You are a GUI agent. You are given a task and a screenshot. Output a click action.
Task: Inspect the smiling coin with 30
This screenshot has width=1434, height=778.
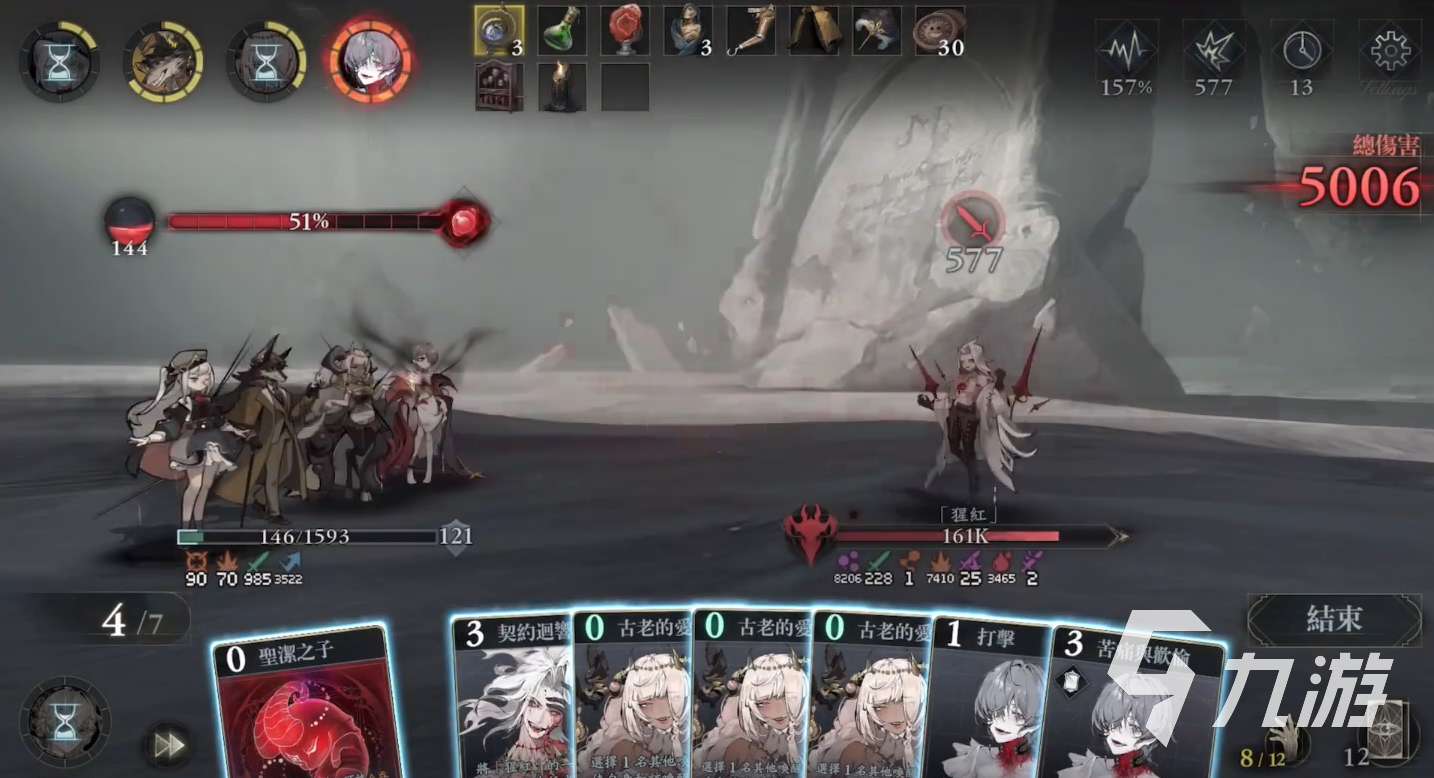pyautogui.click(x=940, y=31)
